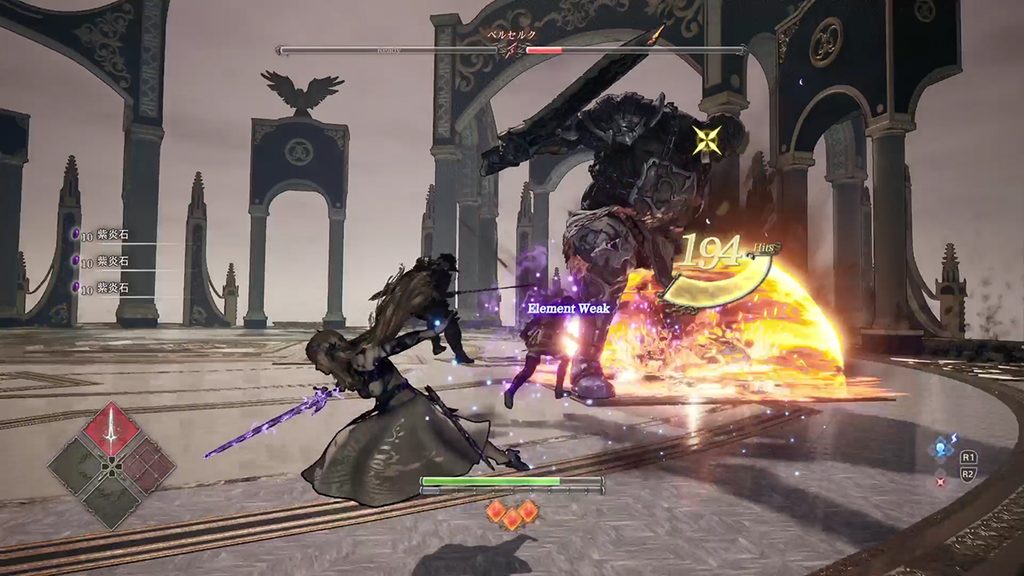Choose the grid-patterned diamond weapon slot
Viewport: 1024px width, 576px height.
pos(145,464)
